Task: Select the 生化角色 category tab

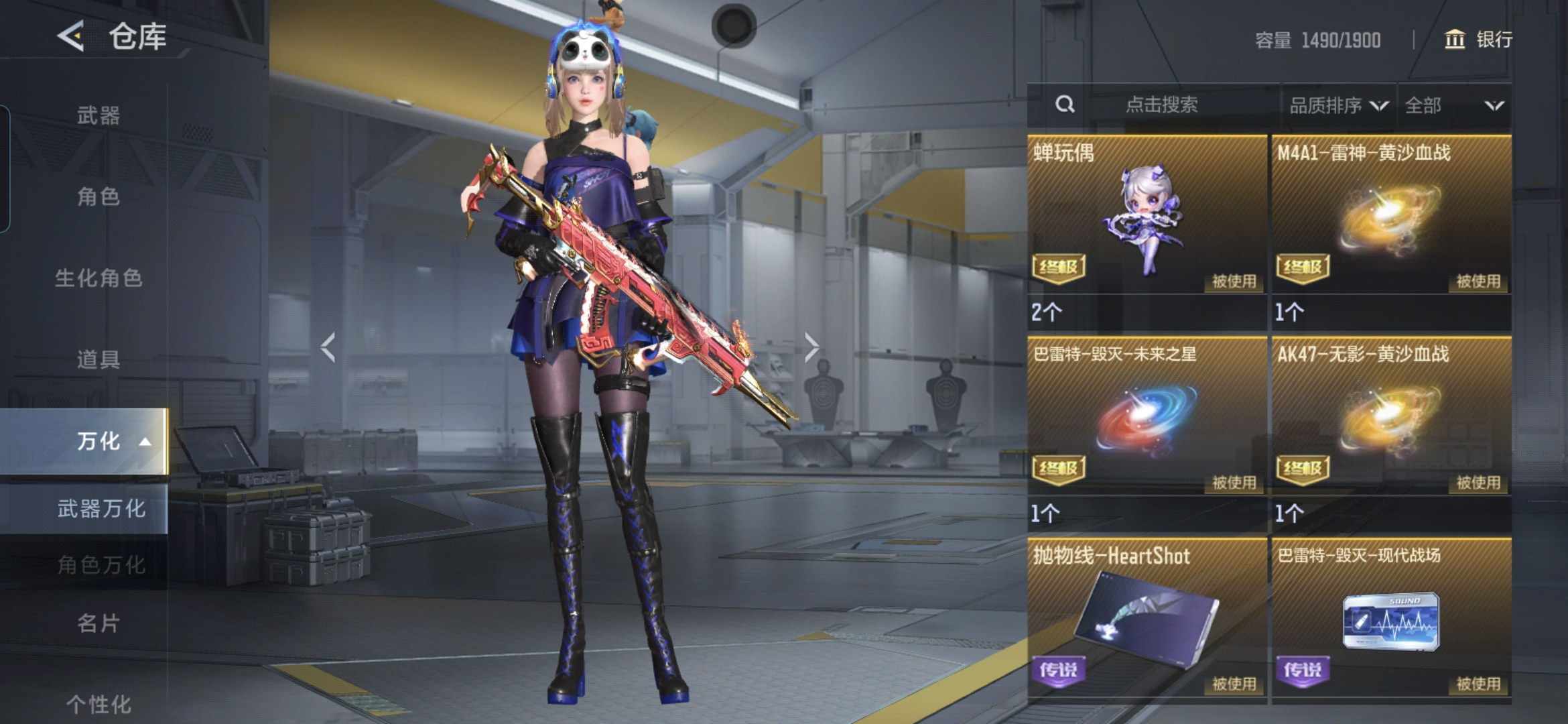Action: [99, 278]
